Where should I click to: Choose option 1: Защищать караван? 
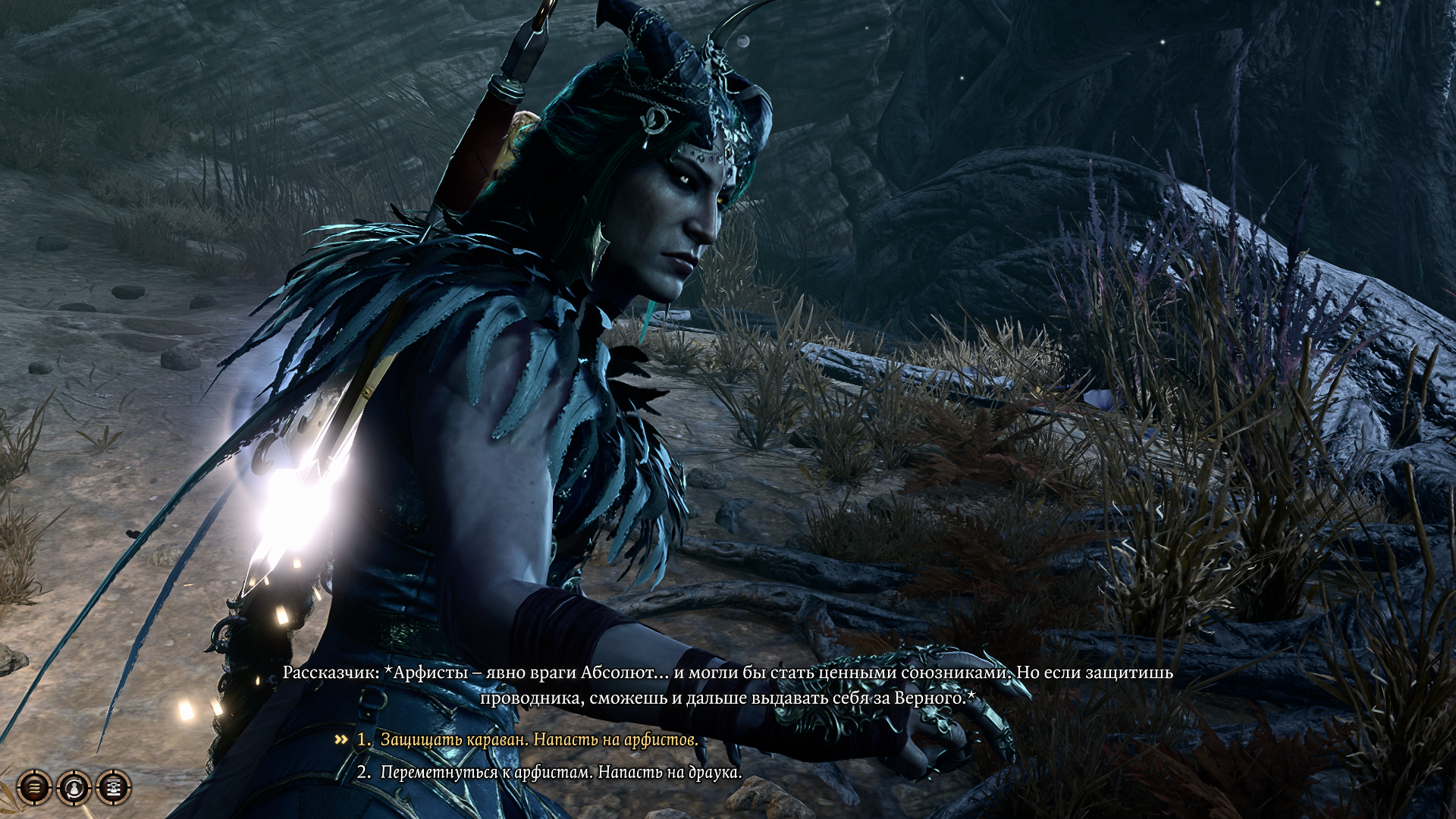coord(538,739)
